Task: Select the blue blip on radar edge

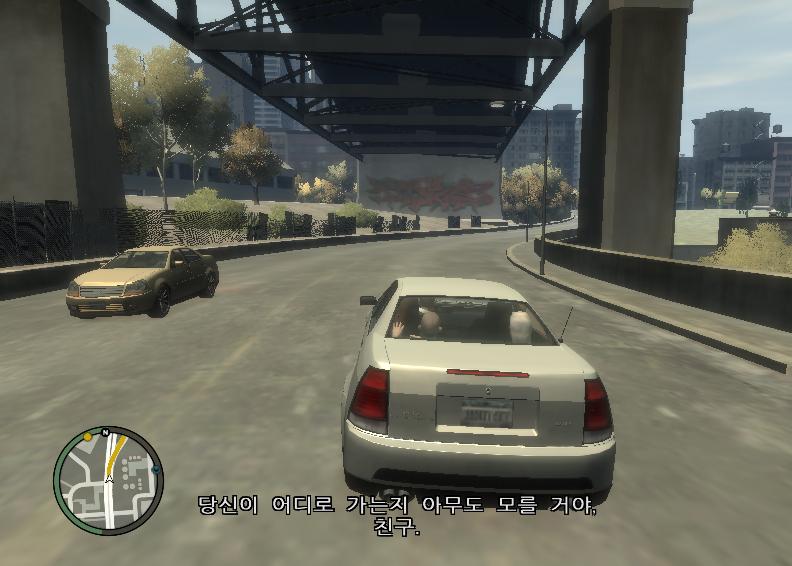Action: [156, 468]
